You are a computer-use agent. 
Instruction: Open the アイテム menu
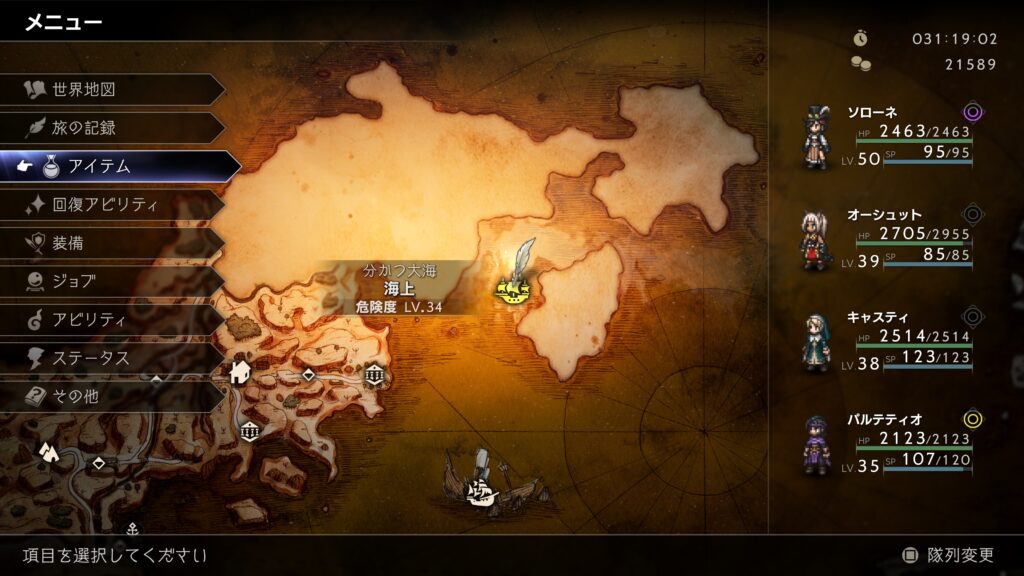click(118, 166)
